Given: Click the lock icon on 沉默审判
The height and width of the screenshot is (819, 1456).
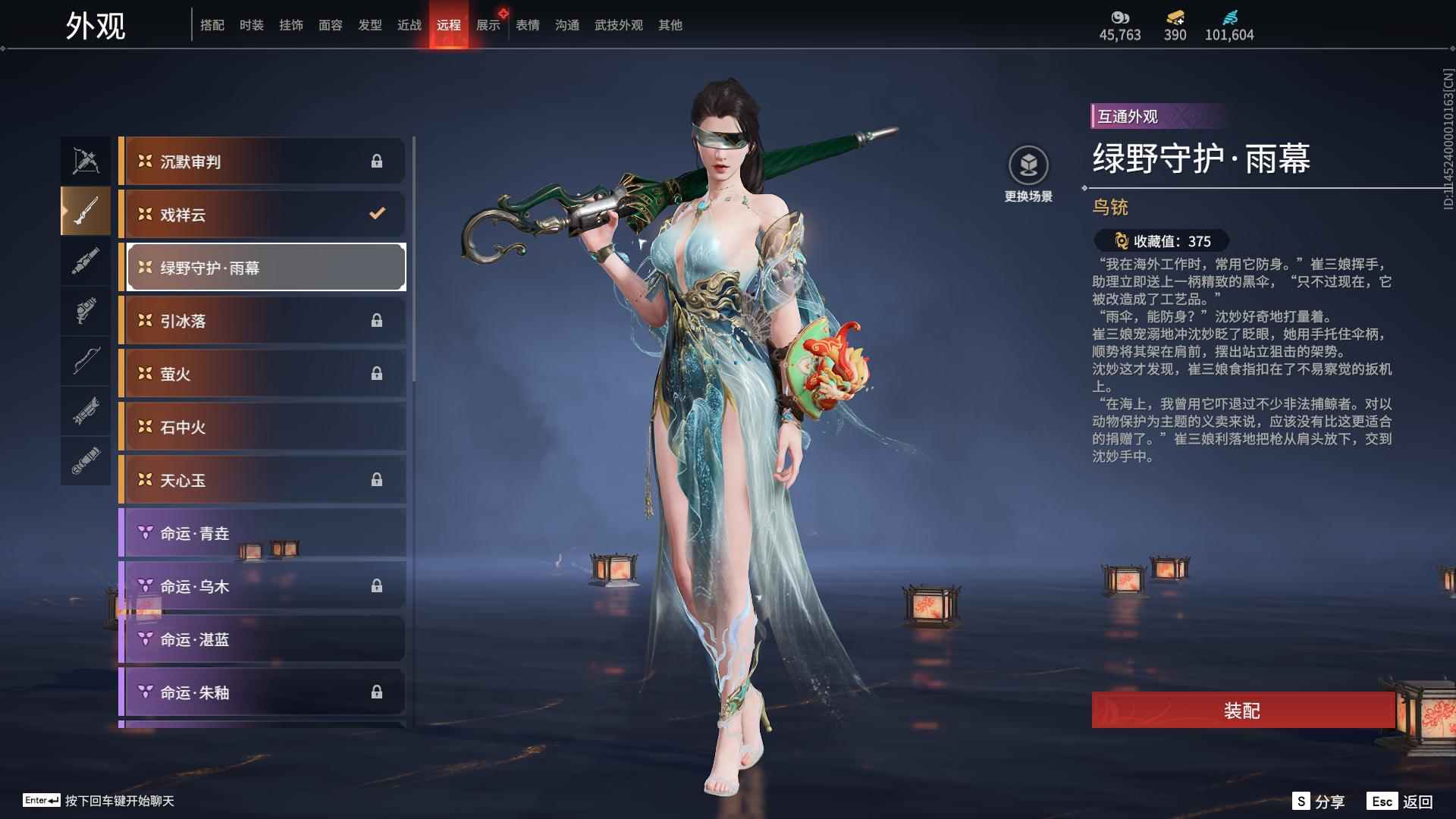Looking at the screenshot, I should [x=377, y=161].
